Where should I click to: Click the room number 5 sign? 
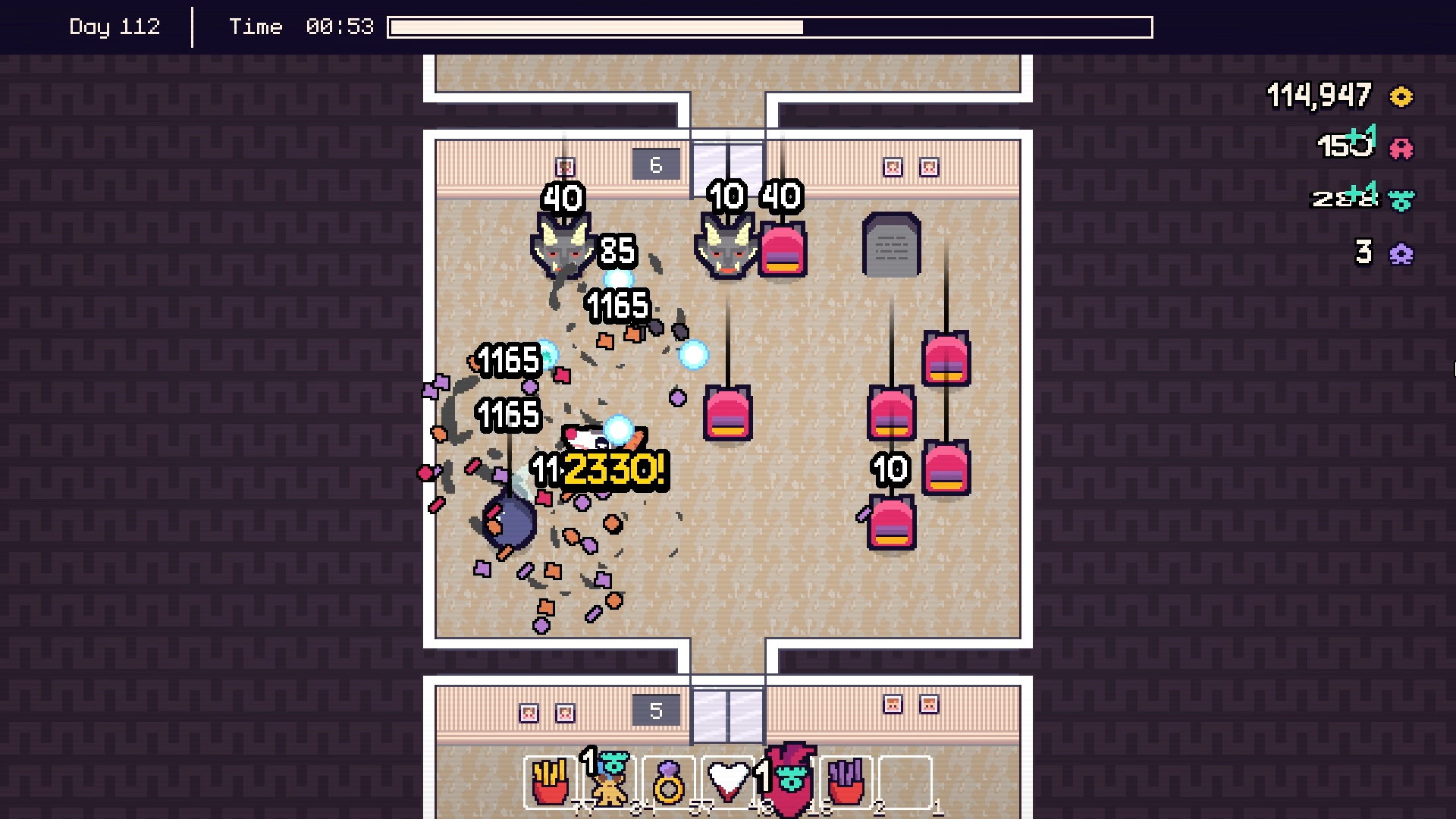point(655,710)
